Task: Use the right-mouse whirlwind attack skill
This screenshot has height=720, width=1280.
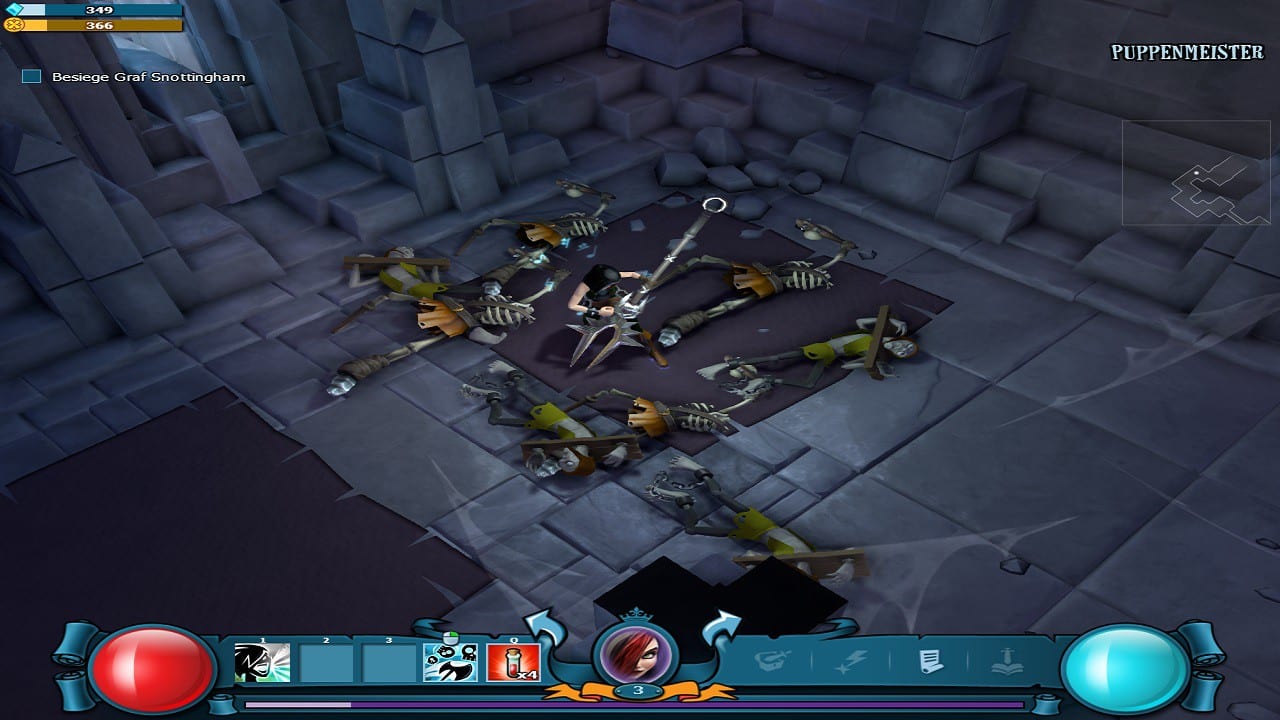Action: click(450, 663)
